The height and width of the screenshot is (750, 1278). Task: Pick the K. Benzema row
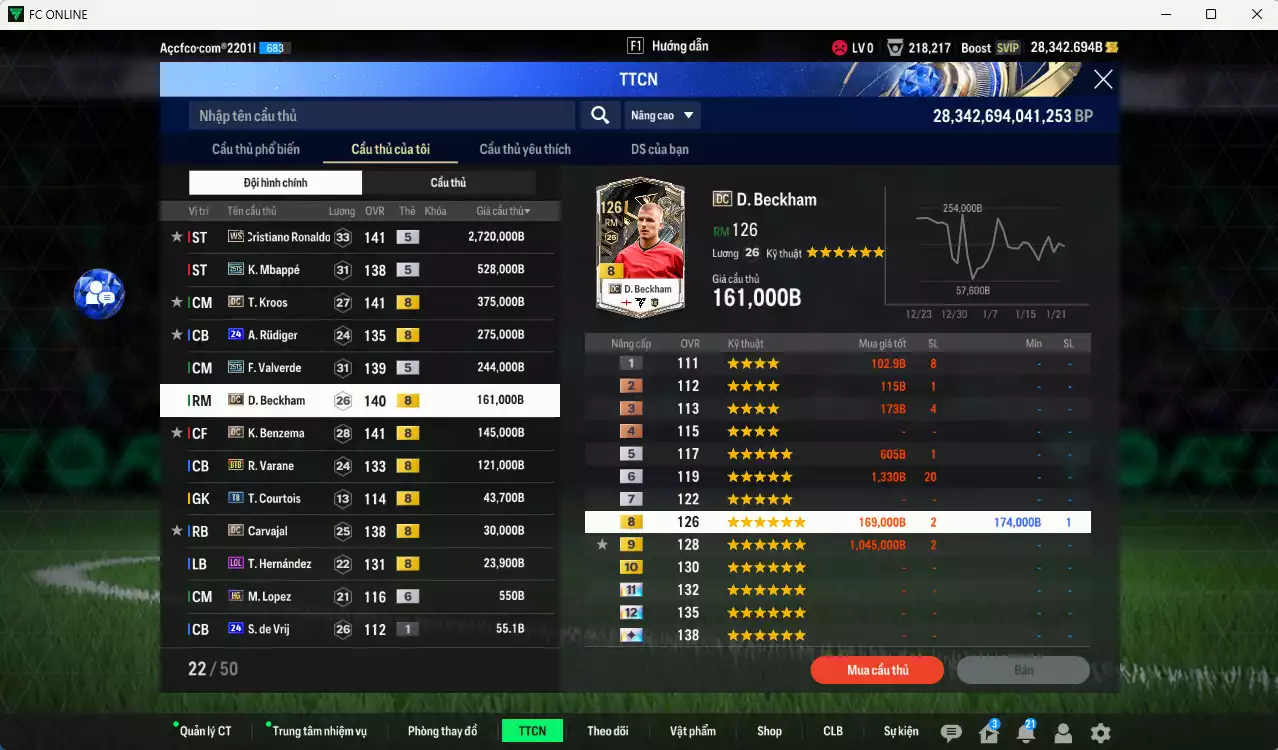(x=360, y=433)
